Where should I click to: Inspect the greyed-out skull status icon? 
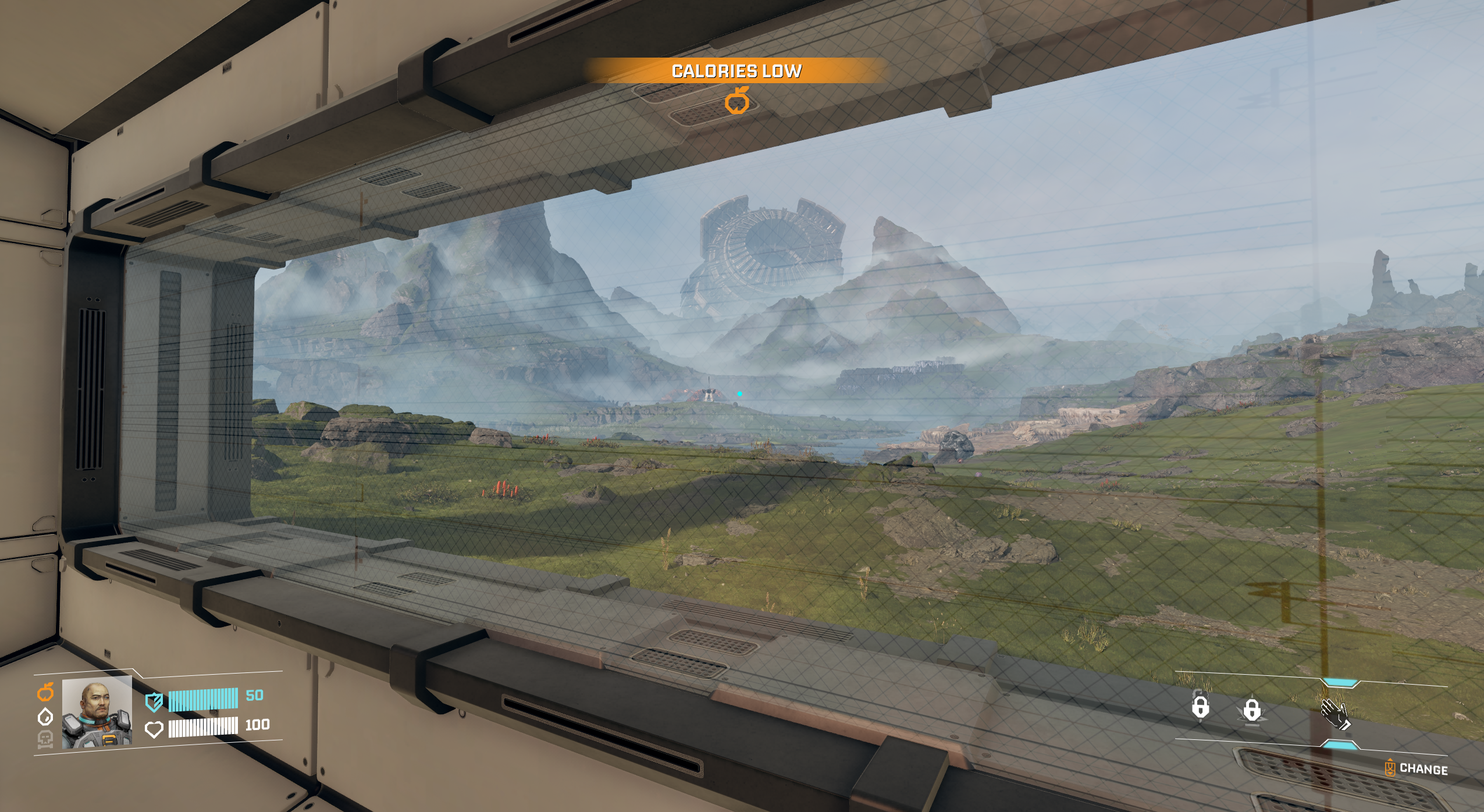coord(45,739)
